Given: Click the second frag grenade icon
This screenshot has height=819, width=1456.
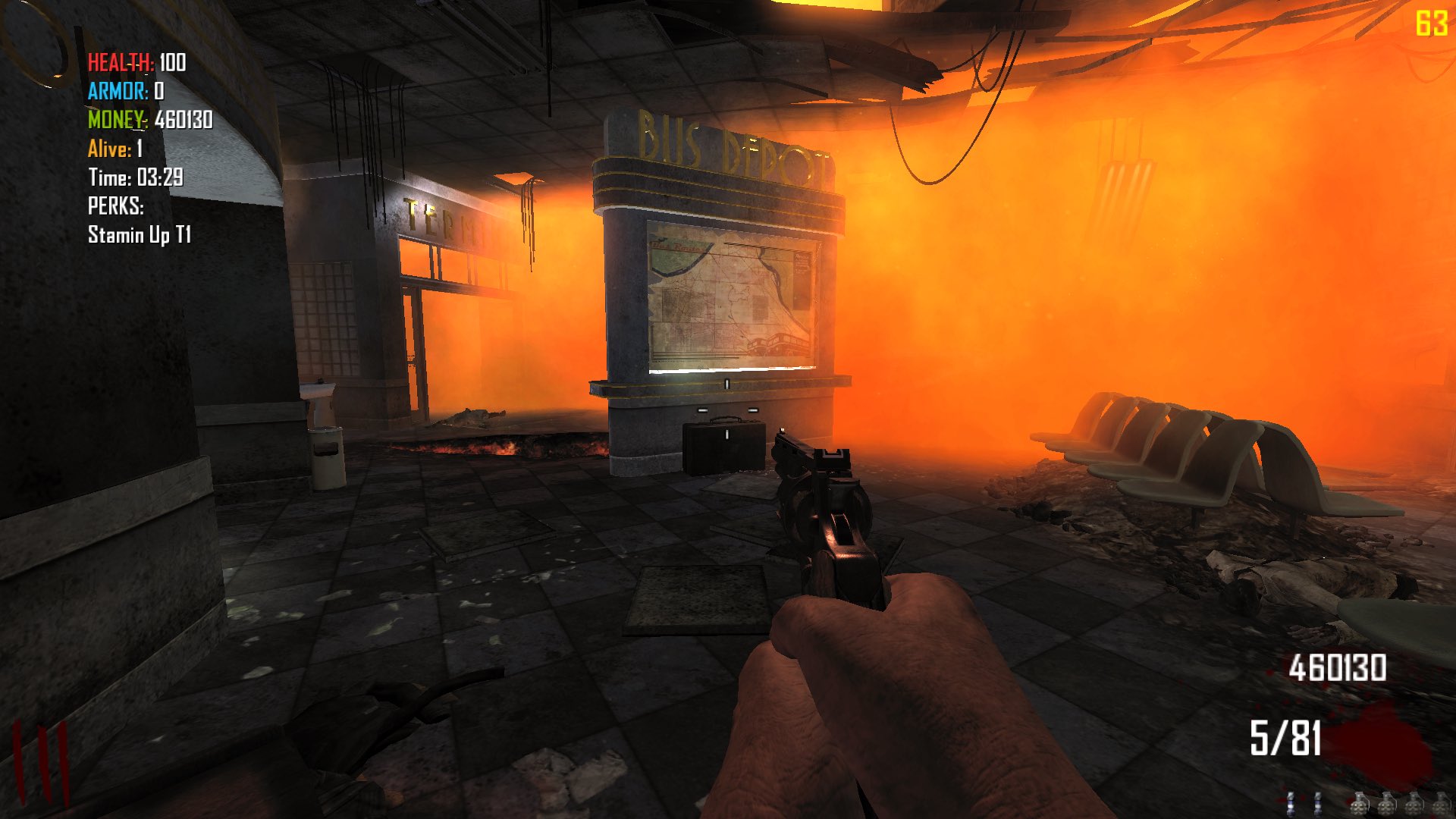Looking at the screenshot, I should [1388, 805].
